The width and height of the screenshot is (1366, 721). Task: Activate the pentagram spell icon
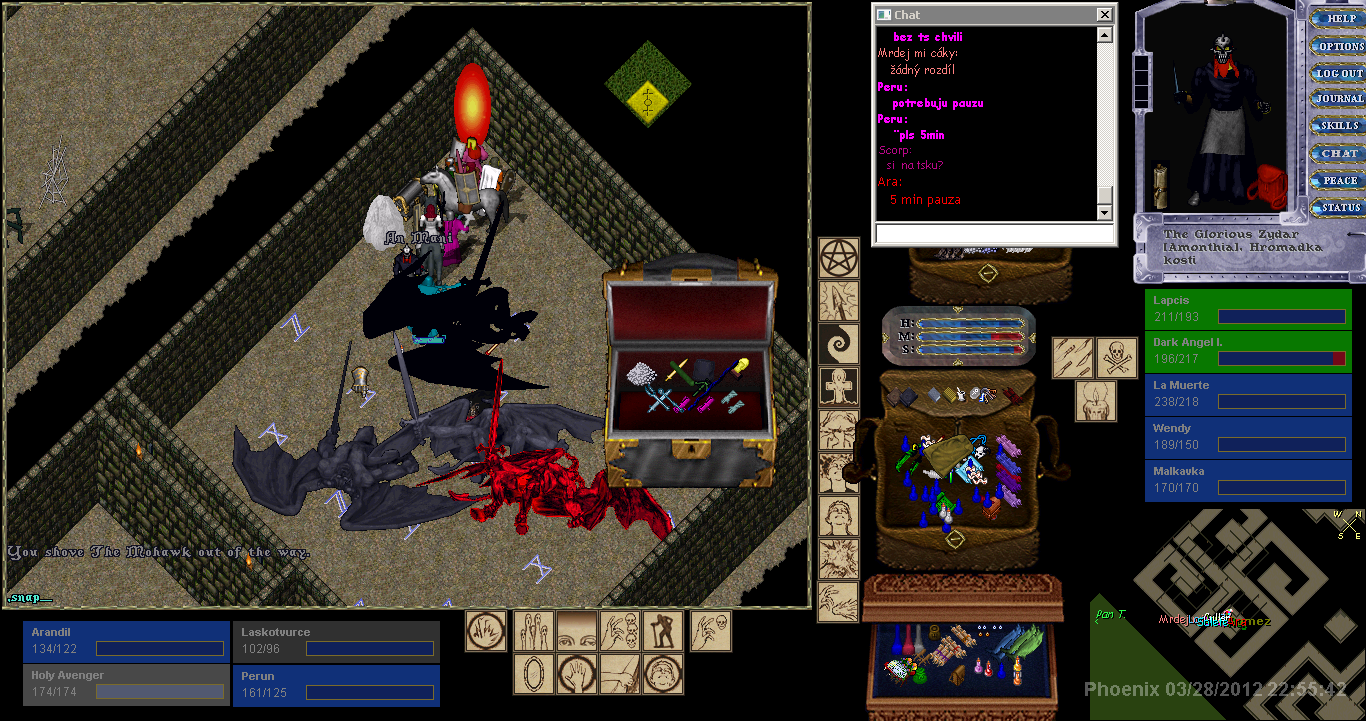838,258
